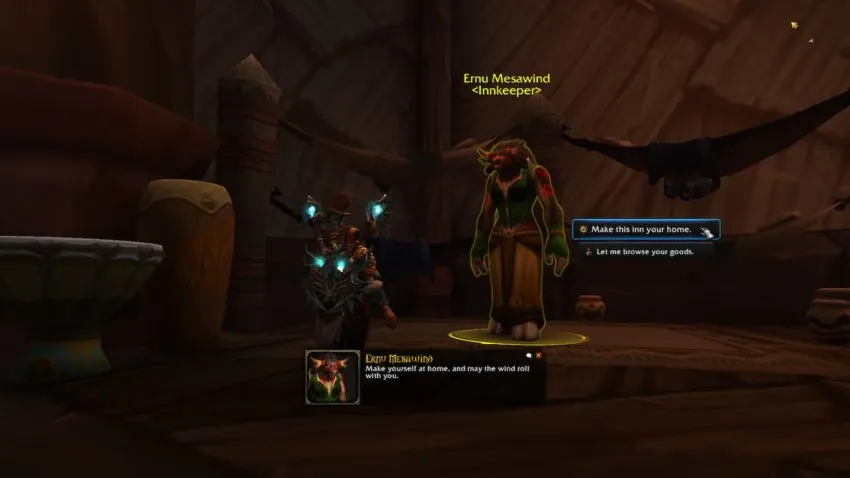The height and width of the screenshot is (478, 850).
Task: Select "Let me browse your goods" option
Action: 645,252
